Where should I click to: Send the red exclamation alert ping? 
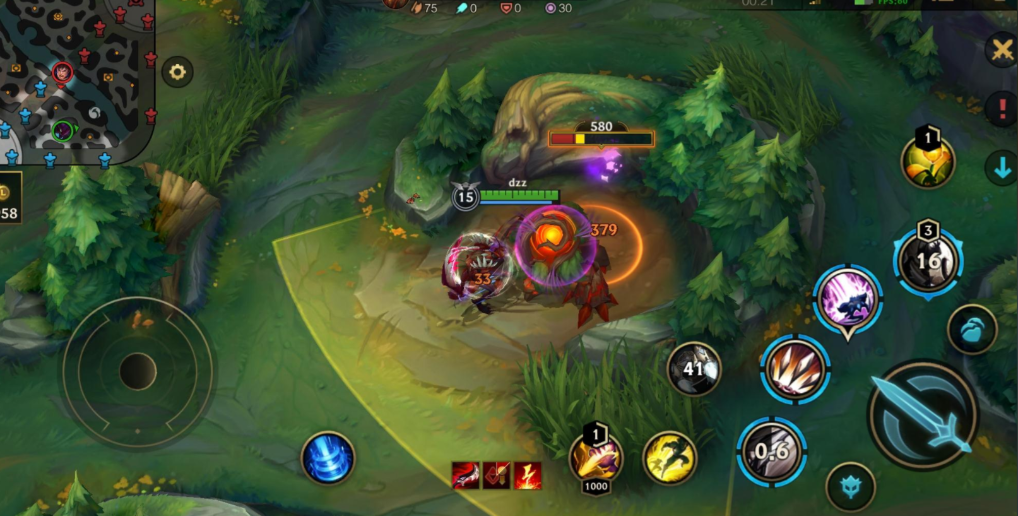[1001, 110]
